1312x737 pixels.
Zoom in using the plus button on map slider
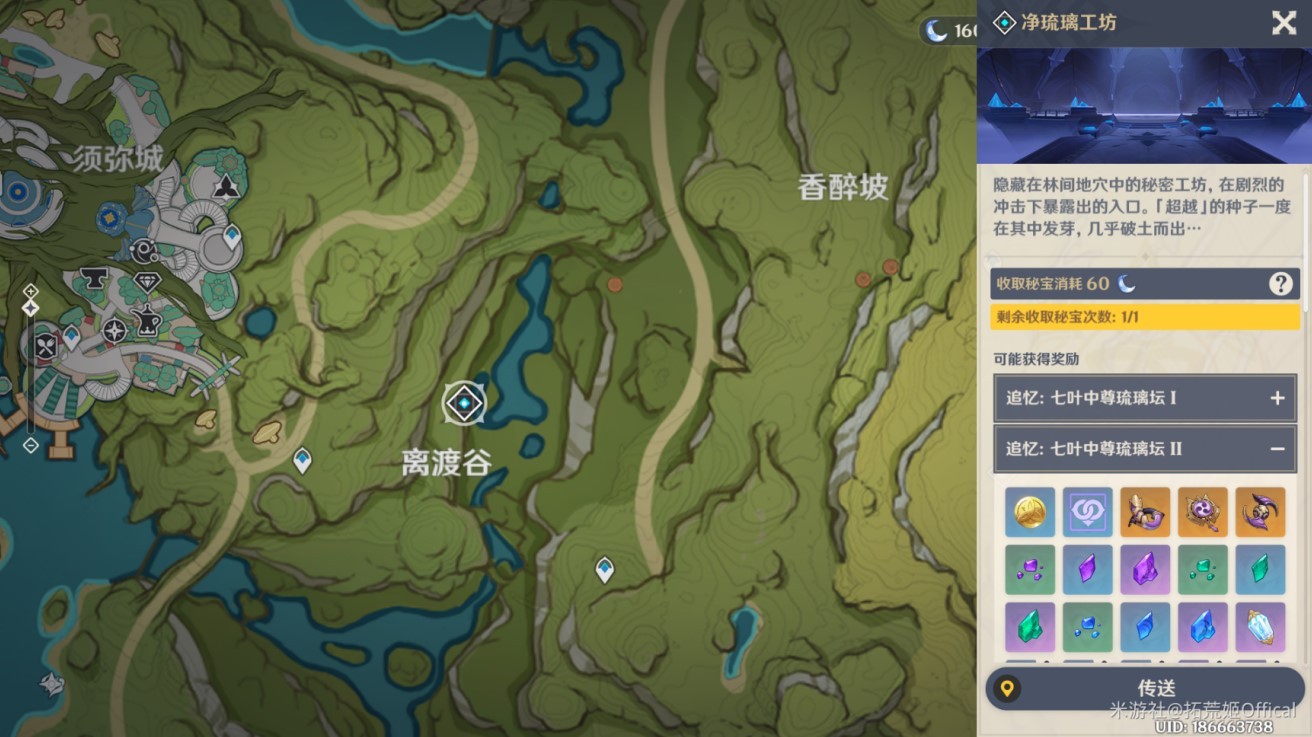pos(30,291)
